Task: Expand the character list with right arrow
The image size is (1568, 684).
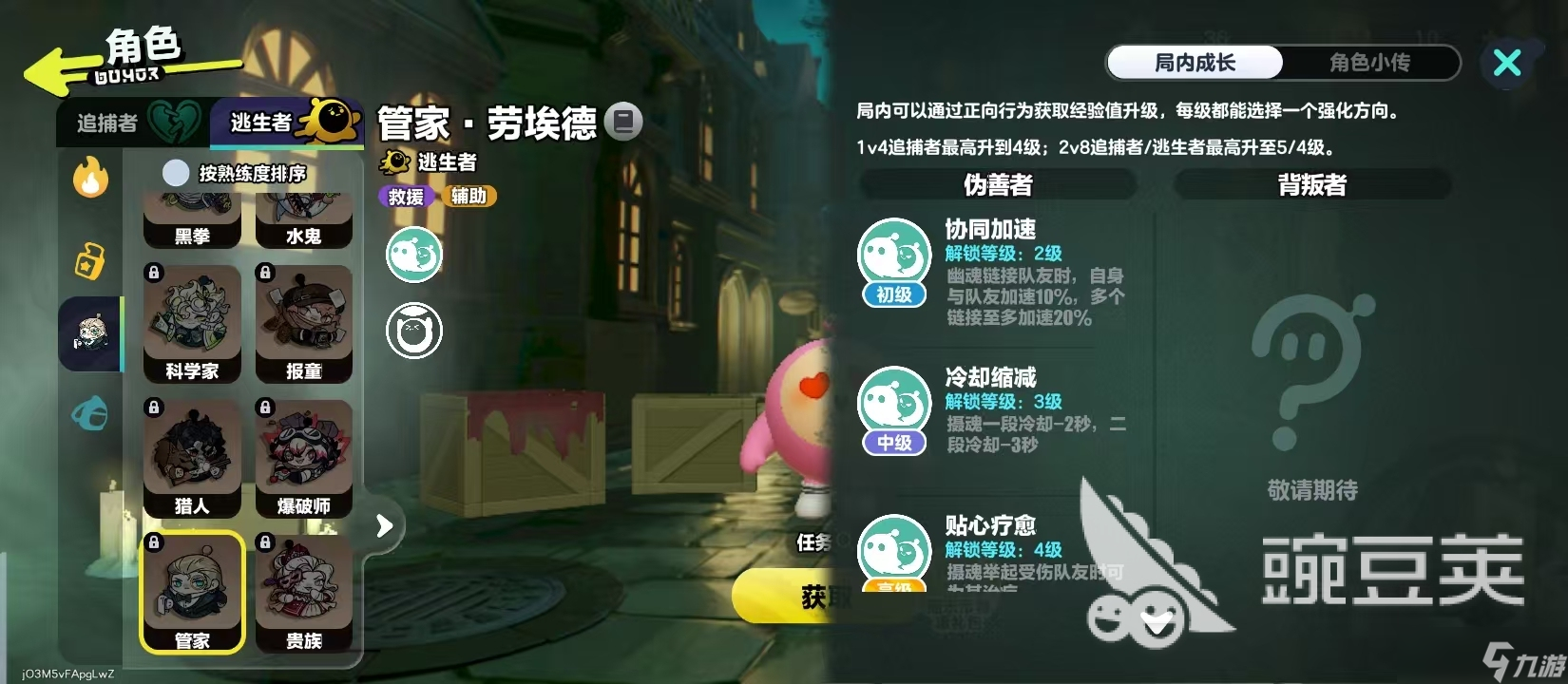Action: click(384, 523)
